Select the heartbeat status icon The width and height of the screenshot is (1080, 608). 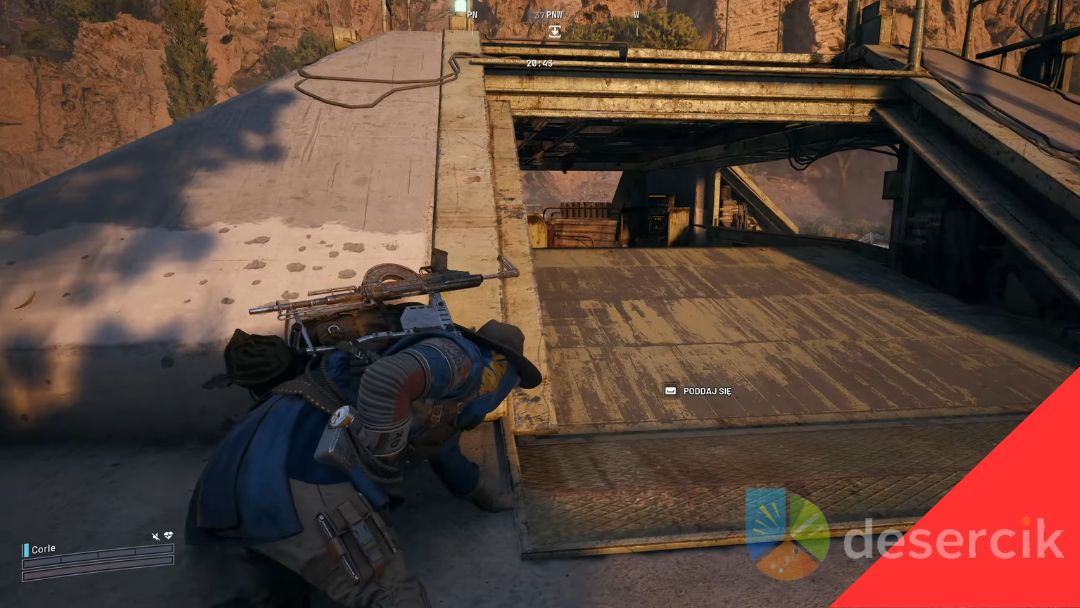tap(168, 536)
